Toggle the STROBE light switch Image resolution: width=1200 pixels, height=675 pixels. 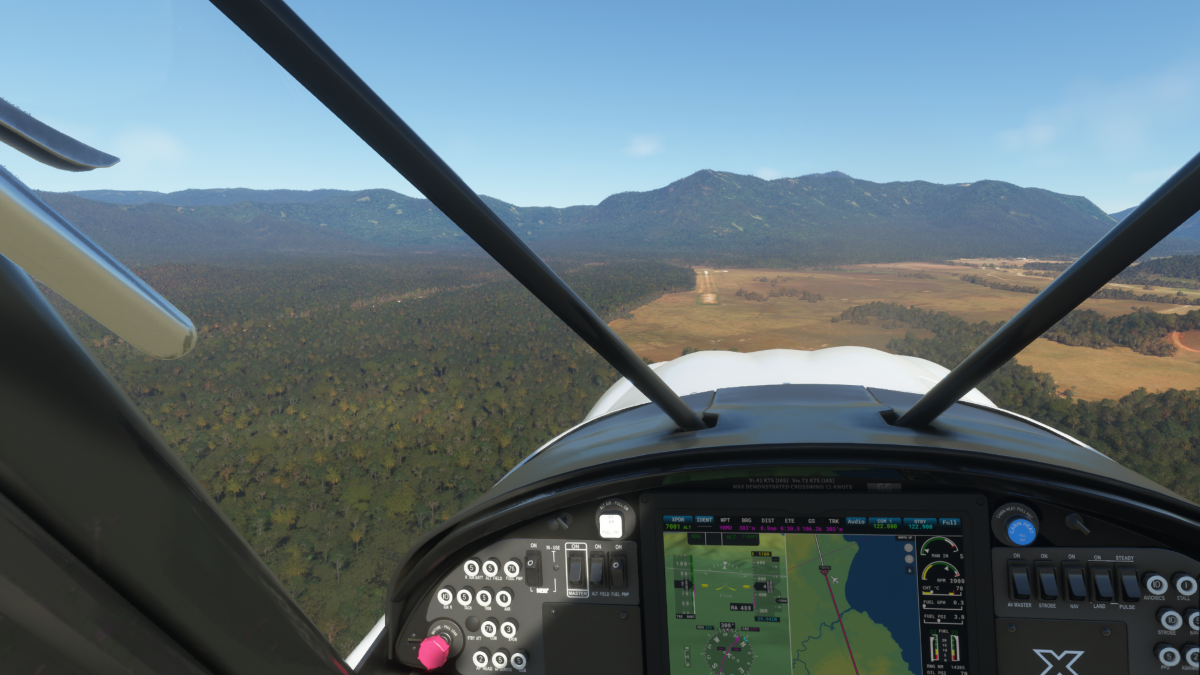pos(1047,581)
